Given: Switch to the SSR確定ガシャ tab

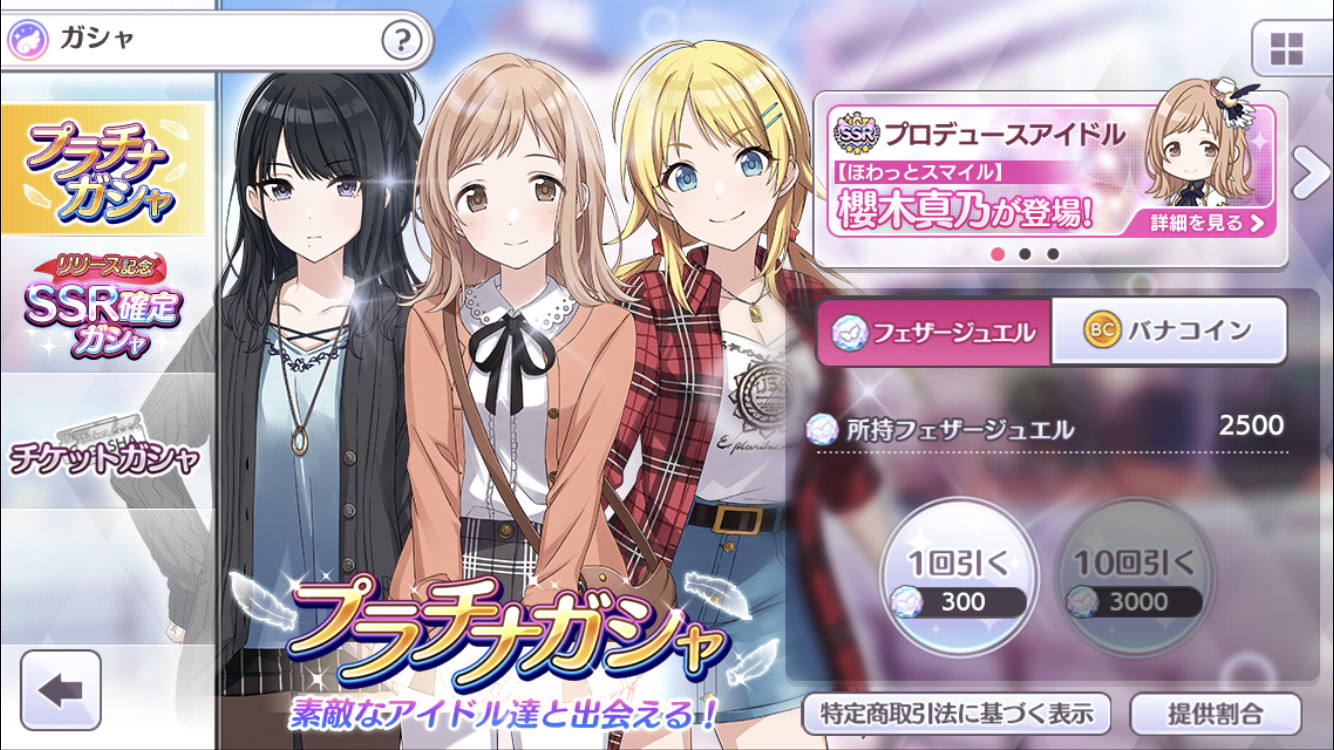Looking at the screenshot, I should tap(104, 307).
